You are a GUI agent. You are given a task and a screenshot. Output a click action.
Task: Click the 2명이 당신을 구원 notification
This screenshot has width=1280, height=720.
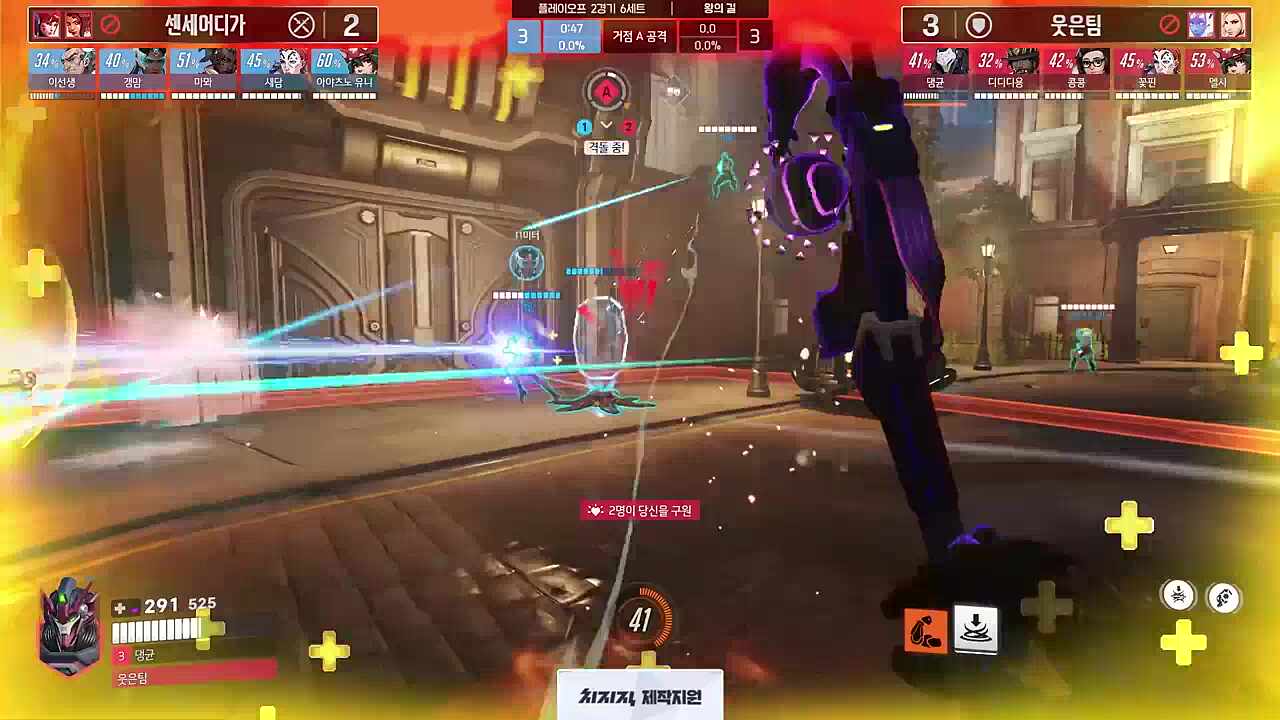(x=642, y=510)
